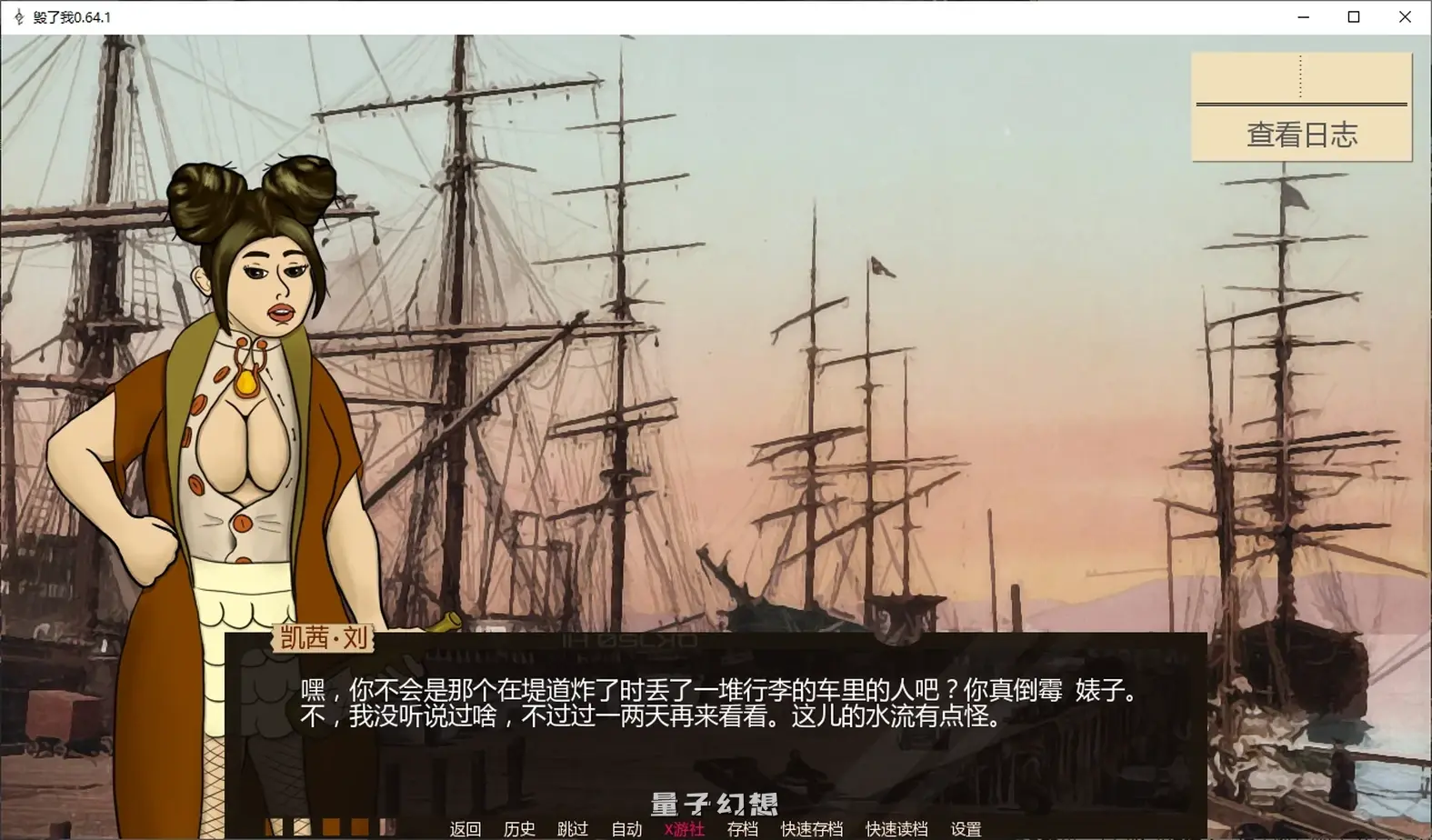Select the second striped swatch in the bottom-left row
The image size is (1432, 840).
[302, 825]
